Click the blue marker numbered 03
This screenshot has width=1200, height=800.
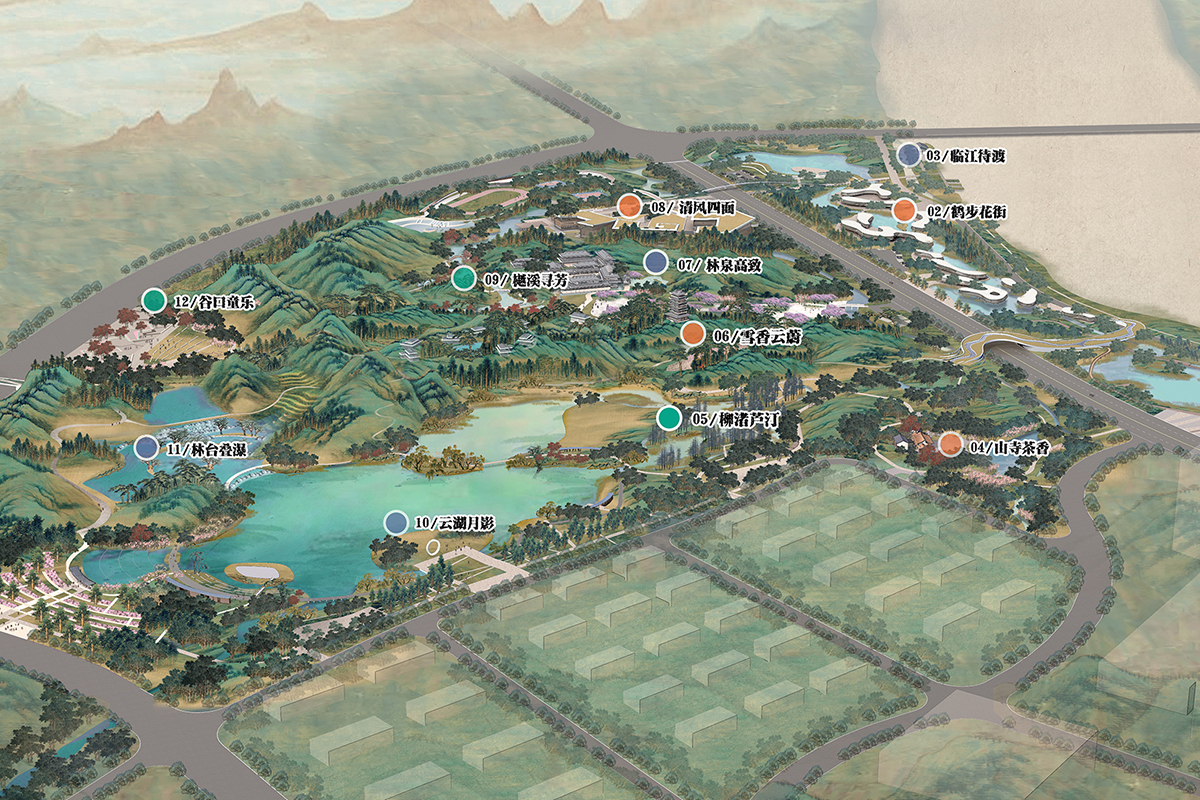coord(908,155)
